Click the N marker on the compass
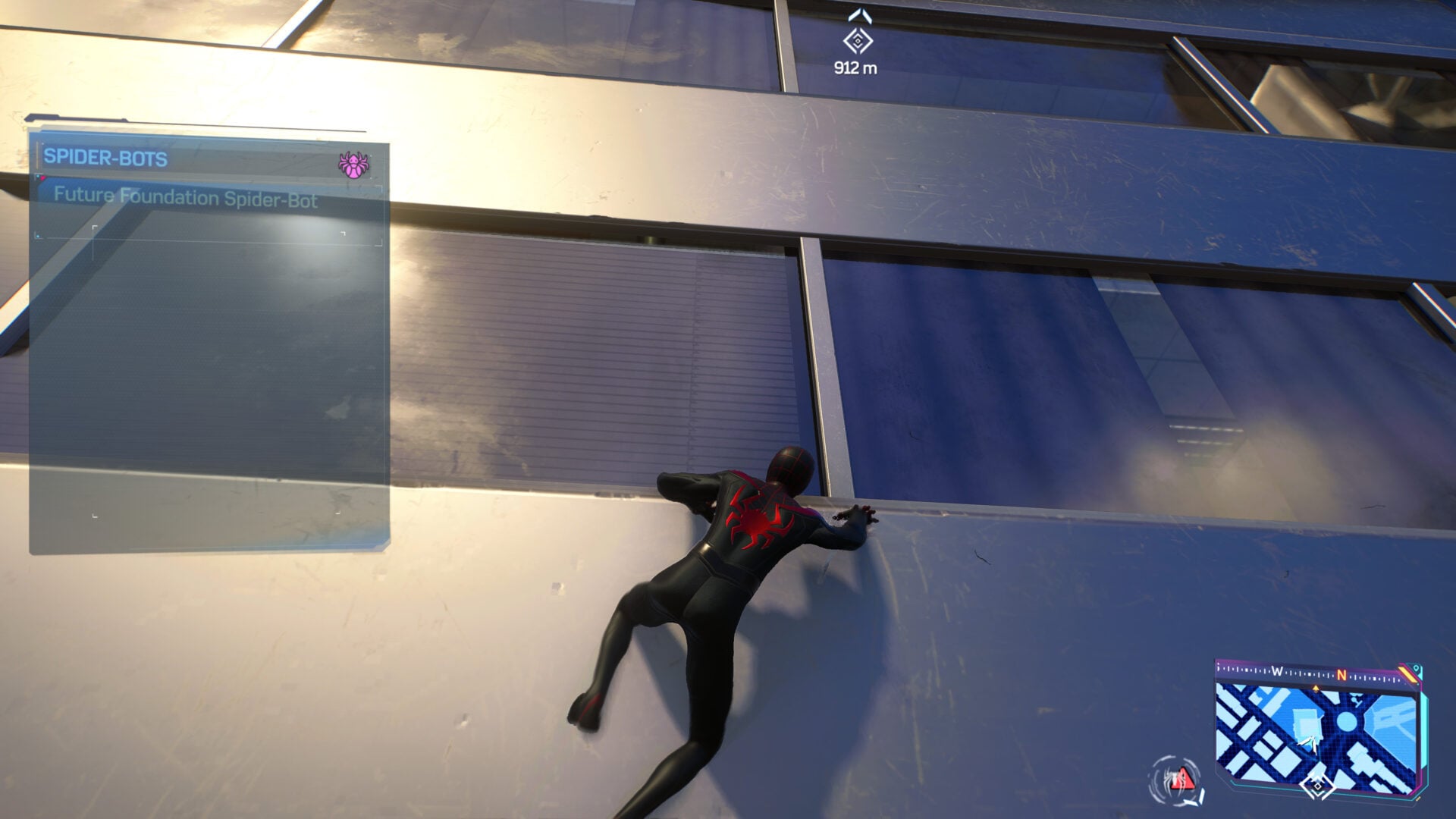The height and width of the screenshot is (819, 1456). click(x=1342, y=676)
